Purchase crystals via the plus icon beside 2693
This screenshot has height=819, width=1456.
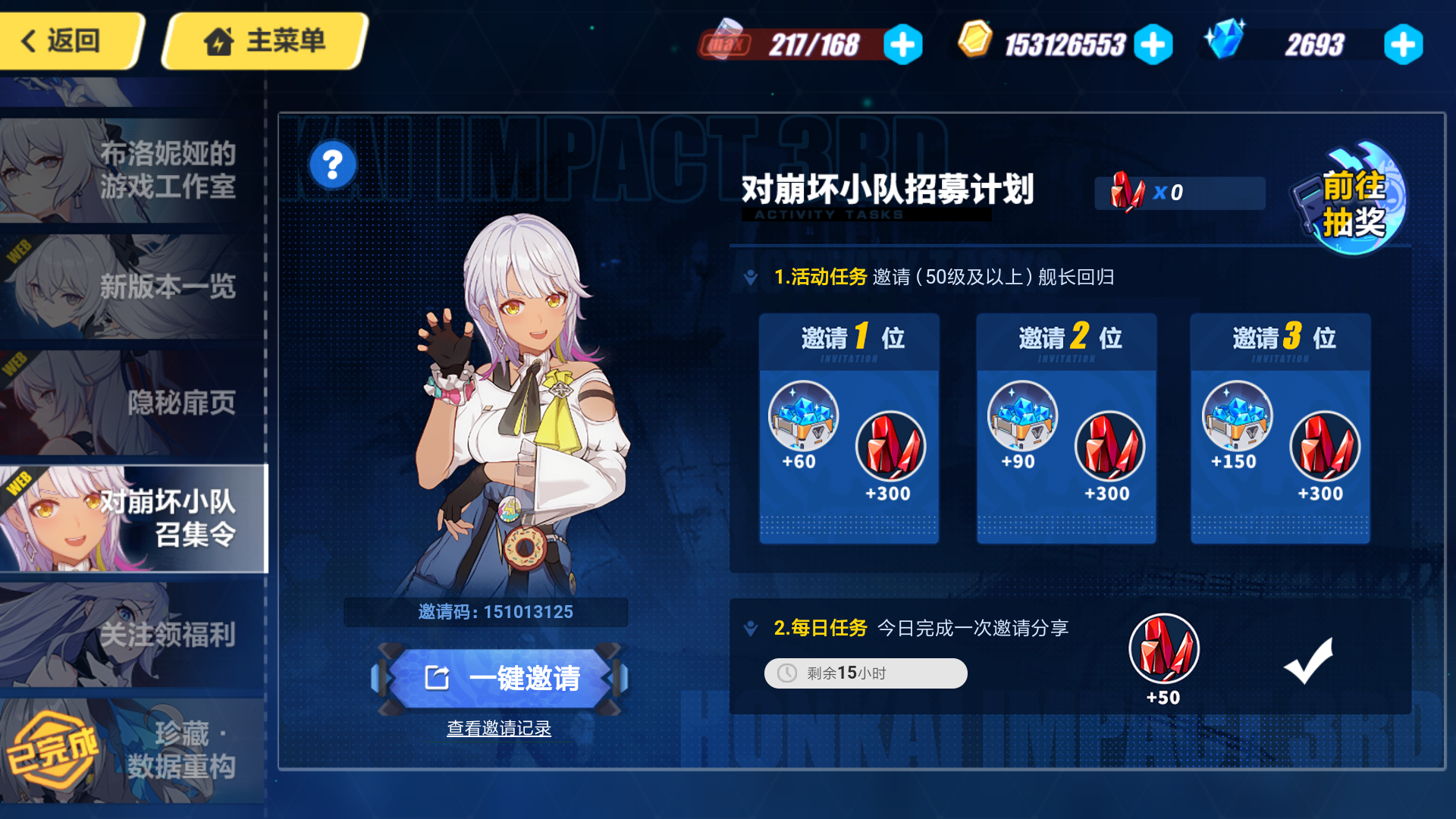[x=1404, y=44]
